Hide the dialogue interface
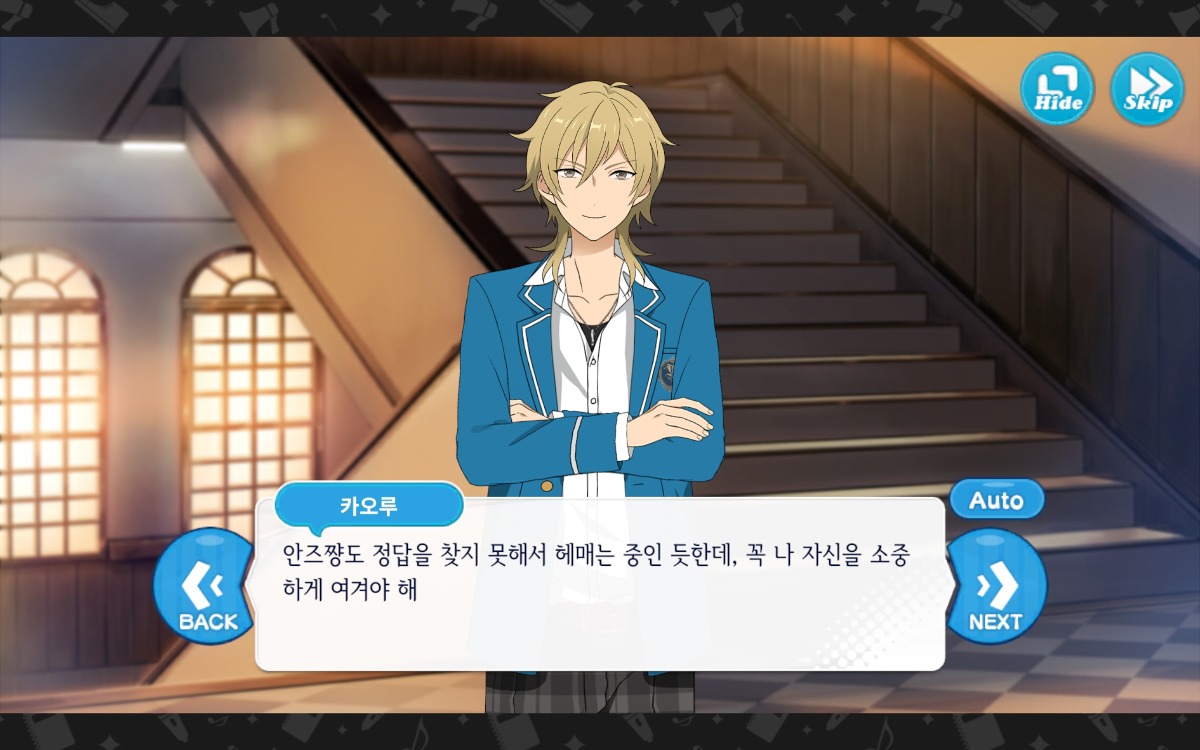 coord(1057,89)
